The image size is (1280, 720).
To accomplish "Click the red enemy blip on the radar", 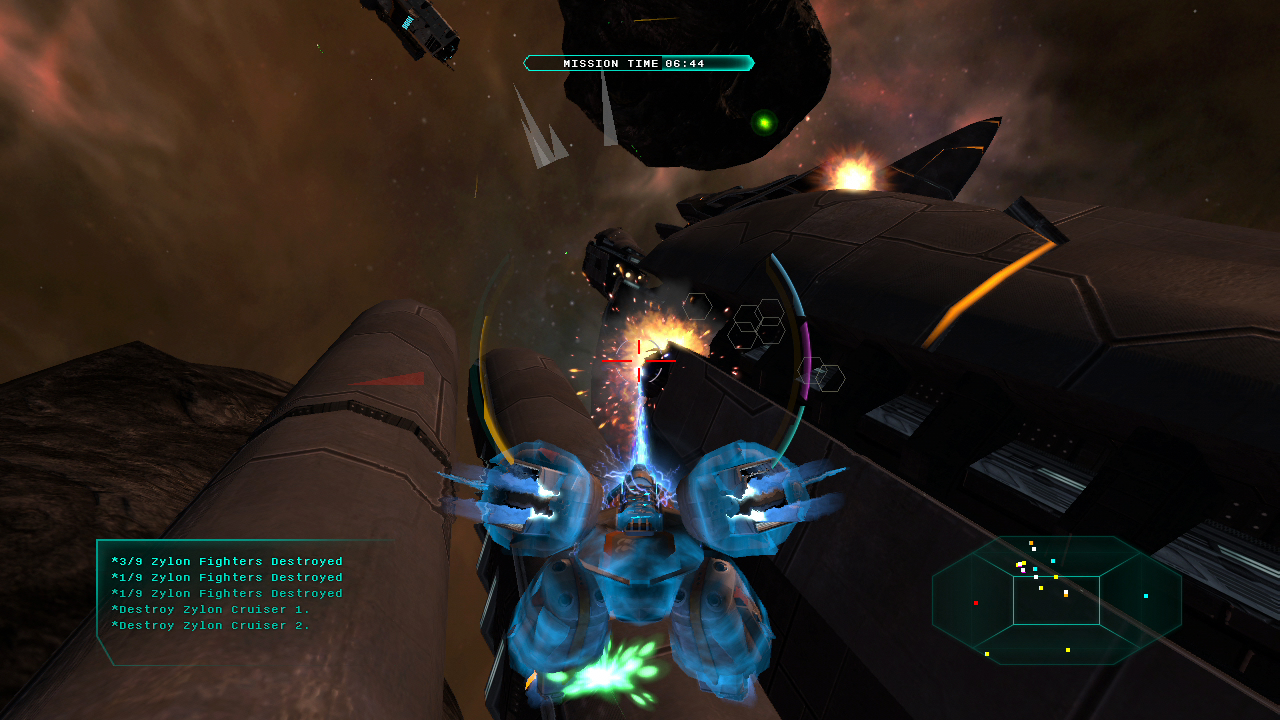I will click(976, 603).
